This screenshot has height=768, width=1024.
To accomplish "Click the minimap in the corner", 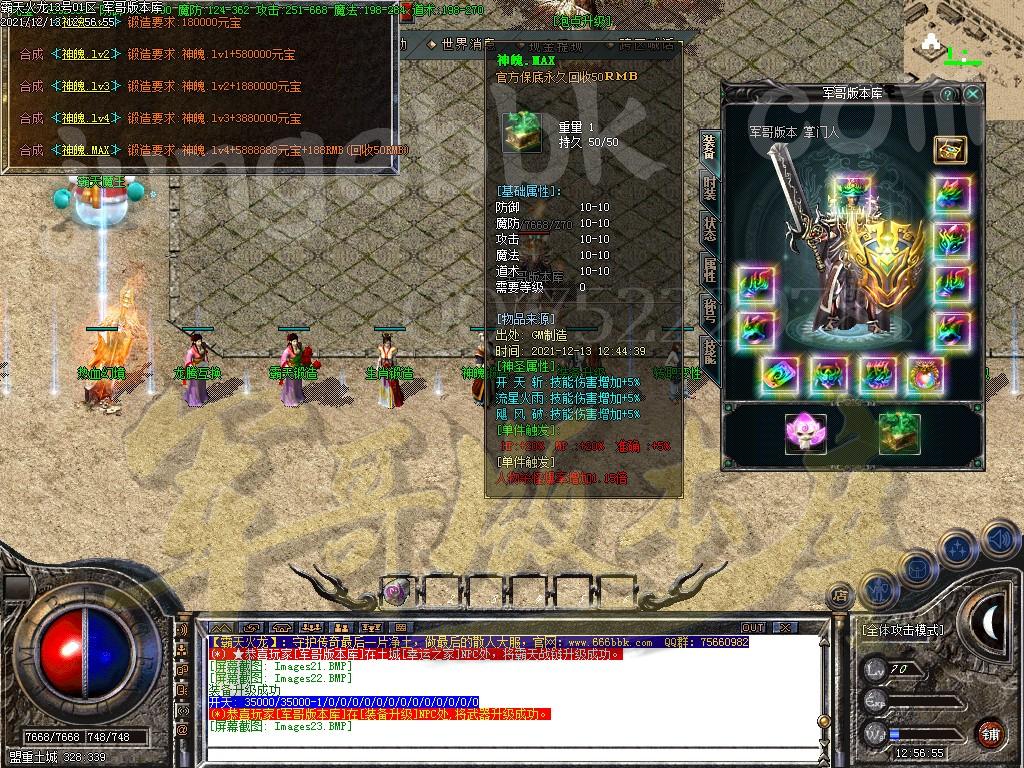I will click(x=962, y=40).
